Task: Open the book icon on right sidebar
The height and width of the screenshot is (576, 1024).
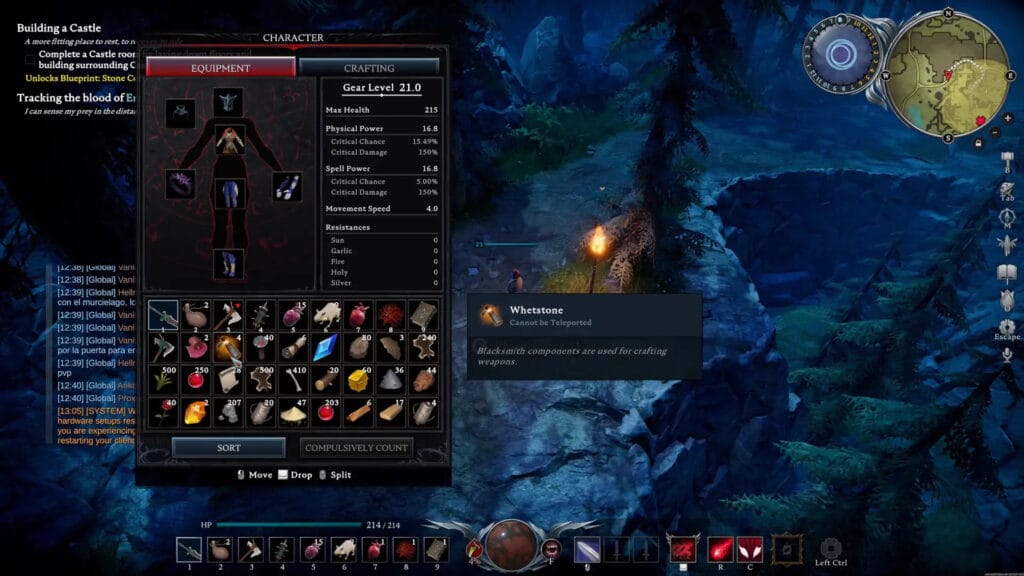Action: tap(1007, 273)
